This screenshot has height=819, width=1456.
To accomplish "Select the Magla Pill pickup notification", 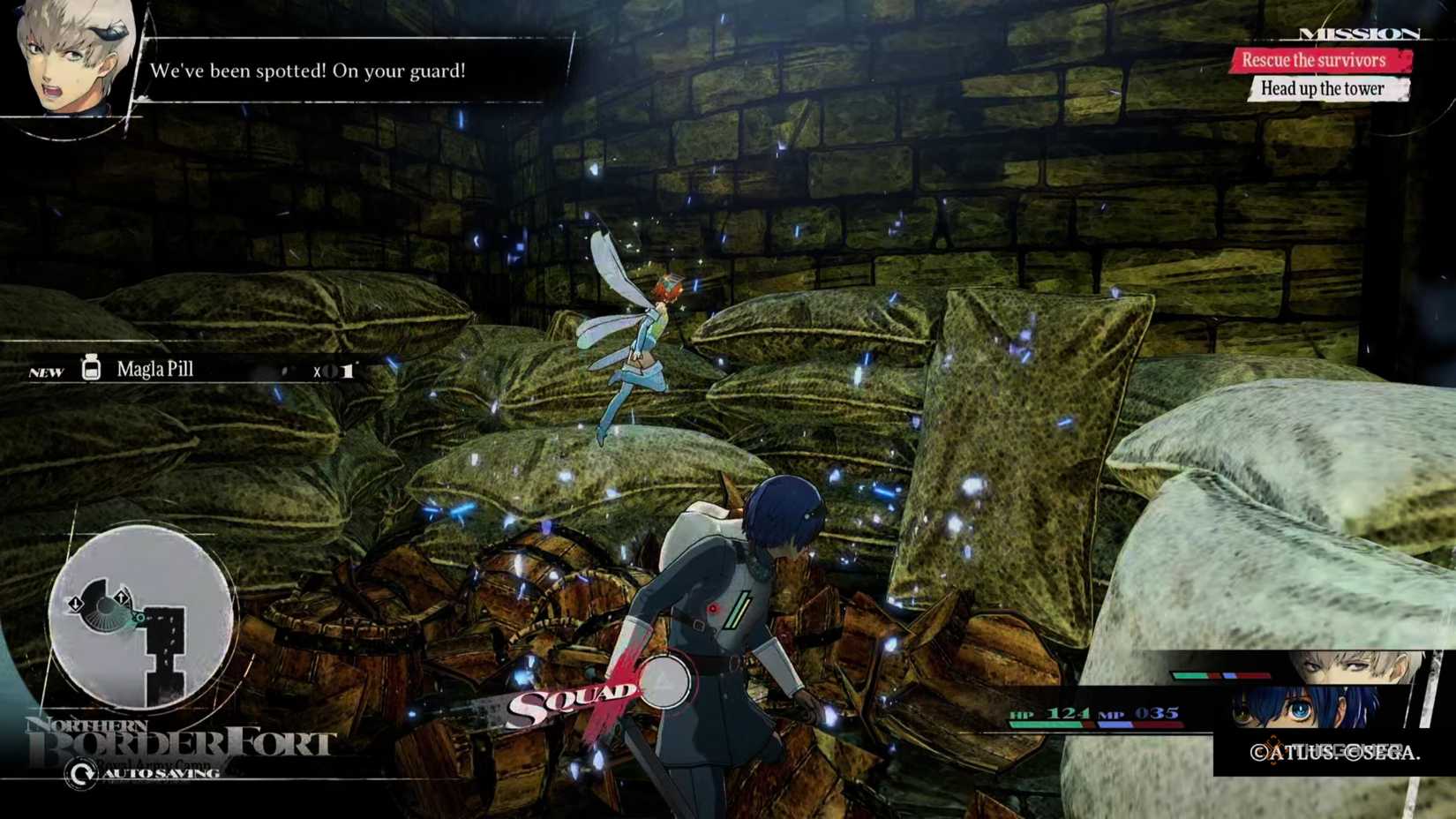I will click(x=154, y=370).
